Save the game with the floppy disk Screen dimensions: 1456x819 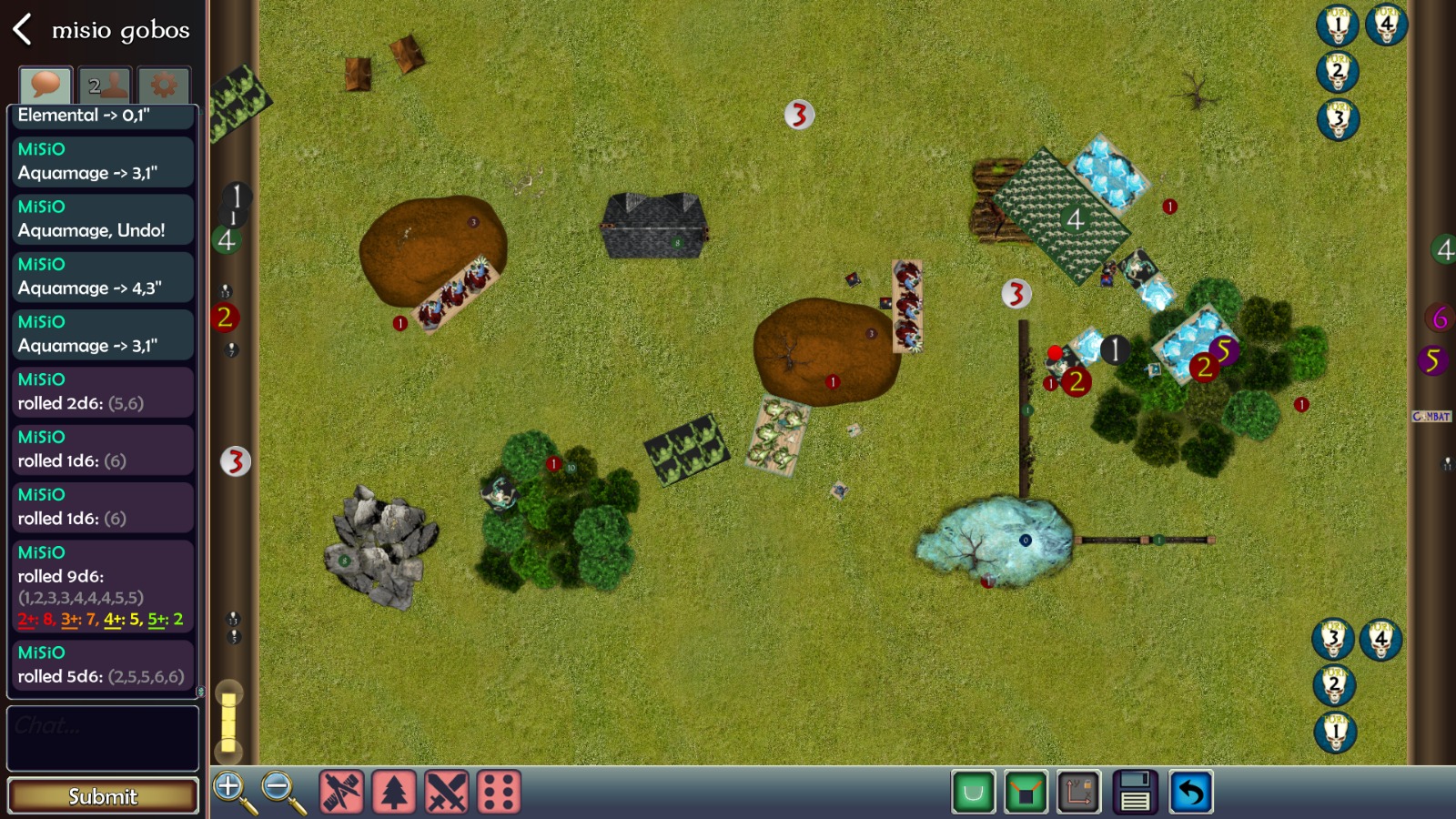point(1135,792)
